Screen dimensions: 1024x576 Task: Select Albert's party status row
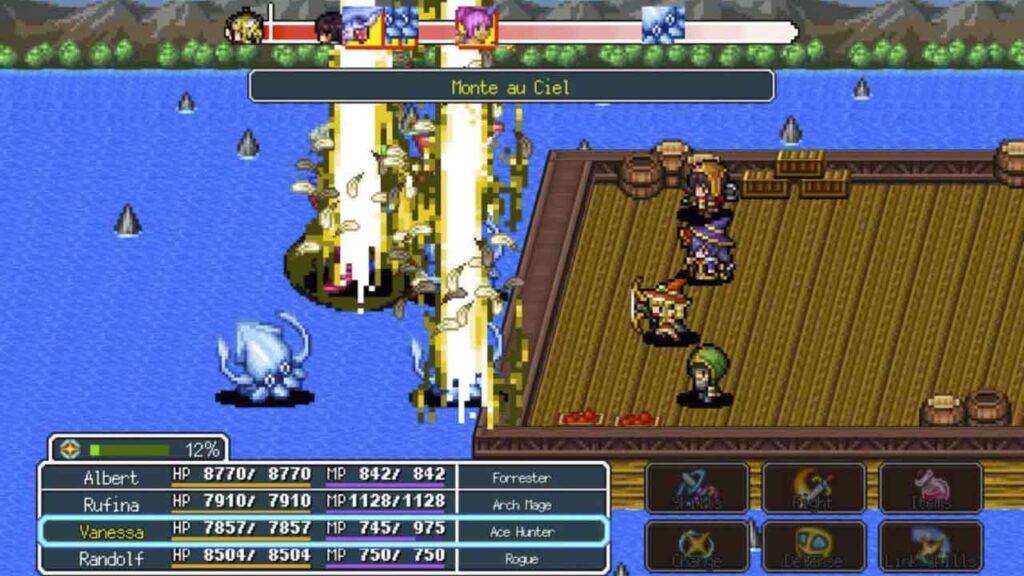point(323,477)
